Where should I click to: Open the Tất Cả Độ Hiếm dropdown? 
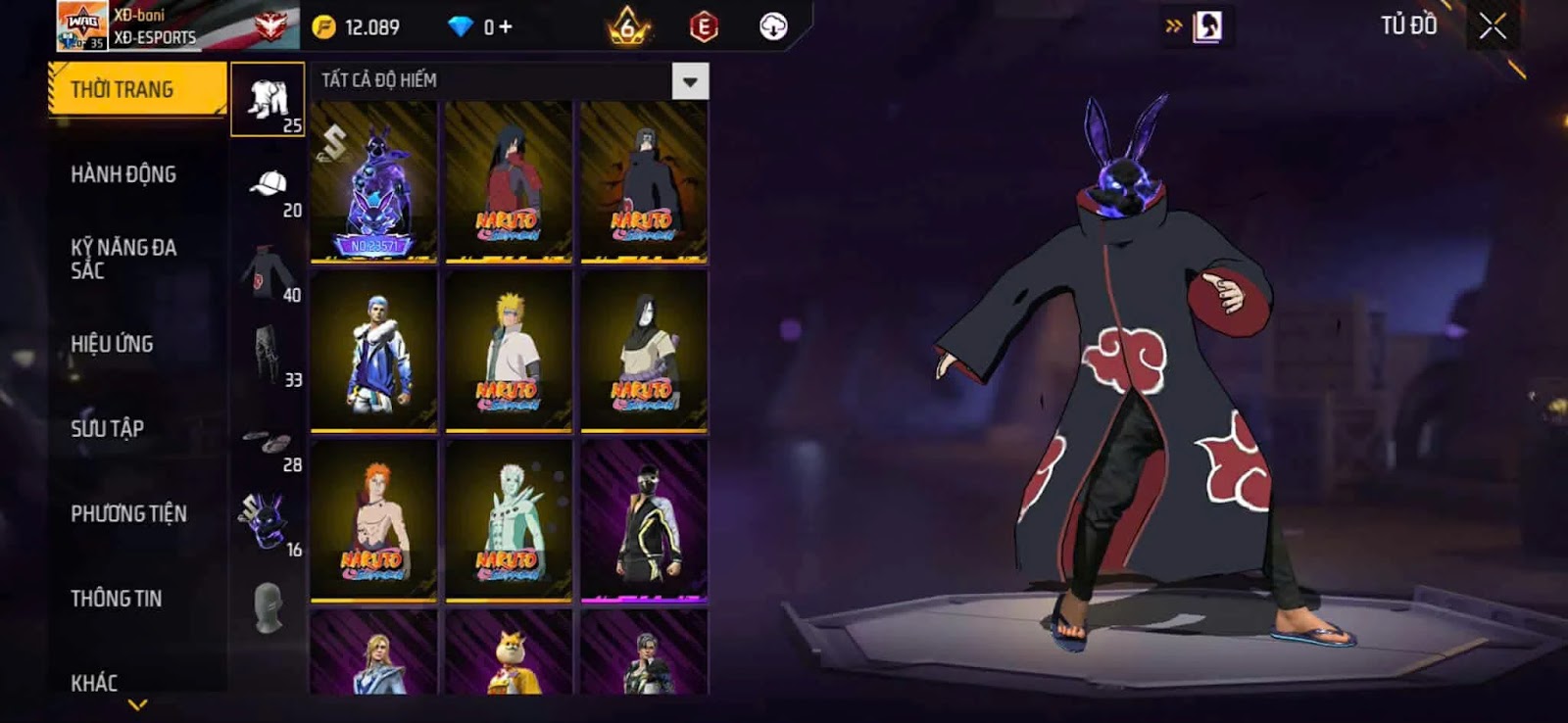(x=690, y=81)
